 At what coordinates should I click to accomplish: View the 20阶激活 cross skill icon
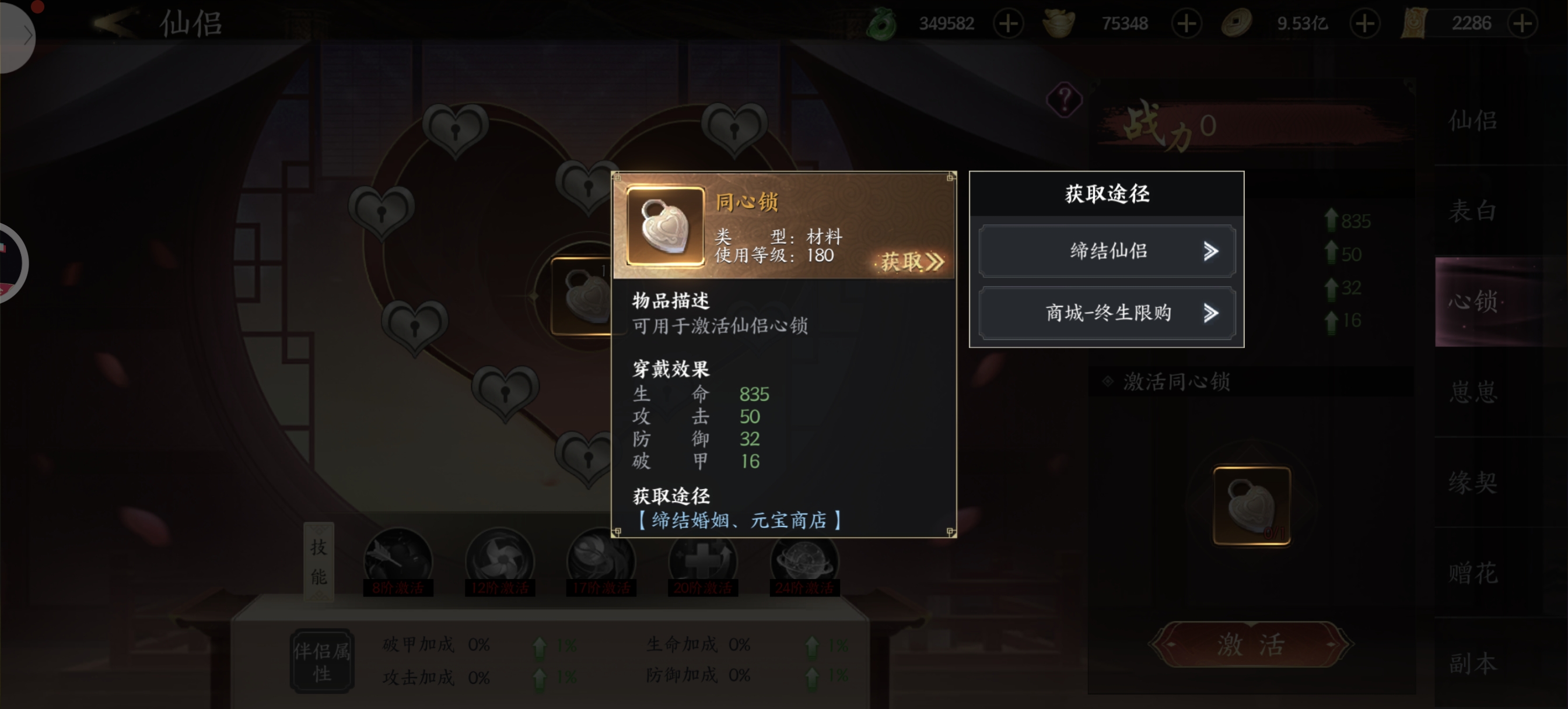[x=702, y=561]
